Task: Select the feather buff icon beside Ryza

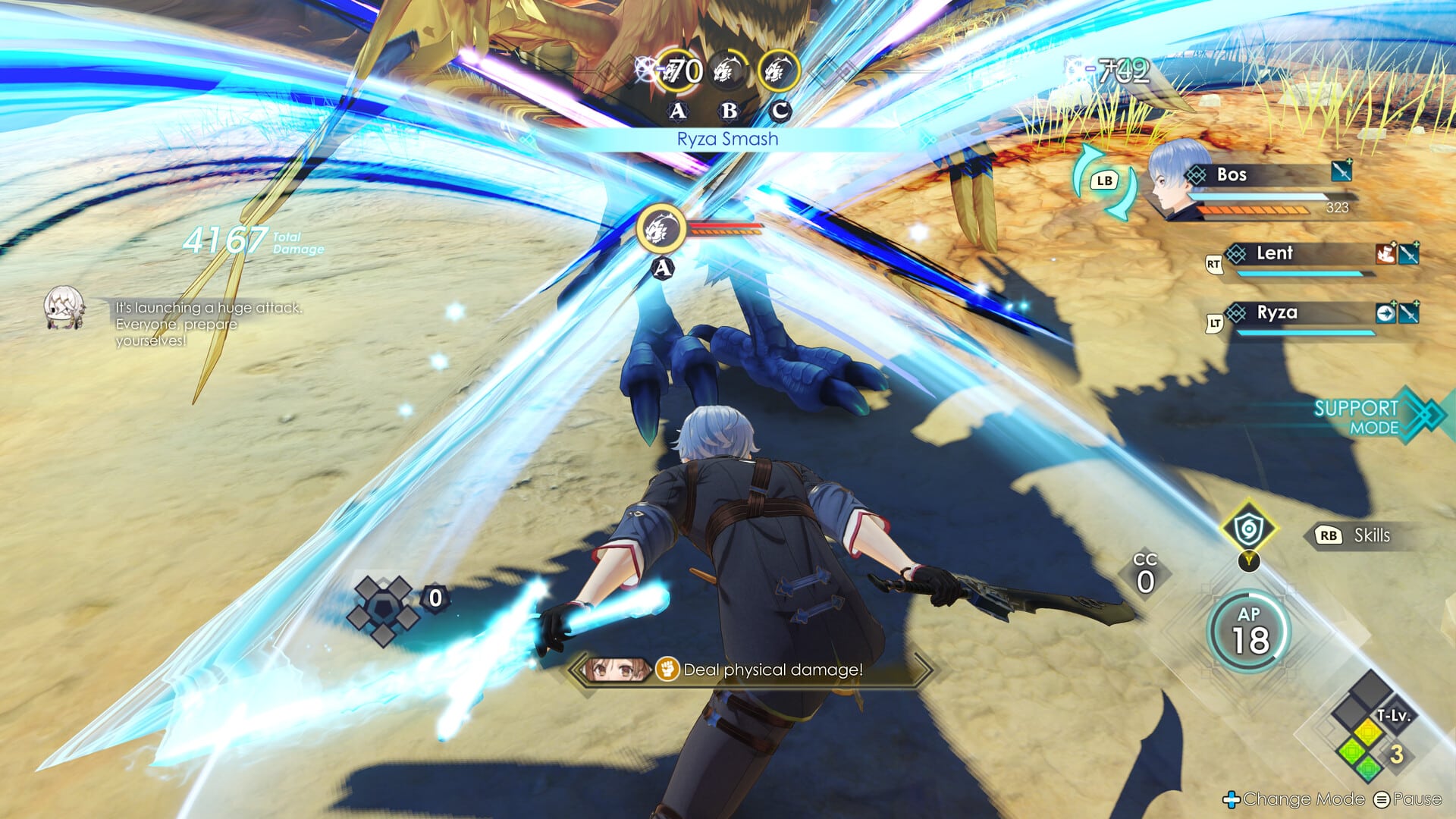Action: point(1387,315)
